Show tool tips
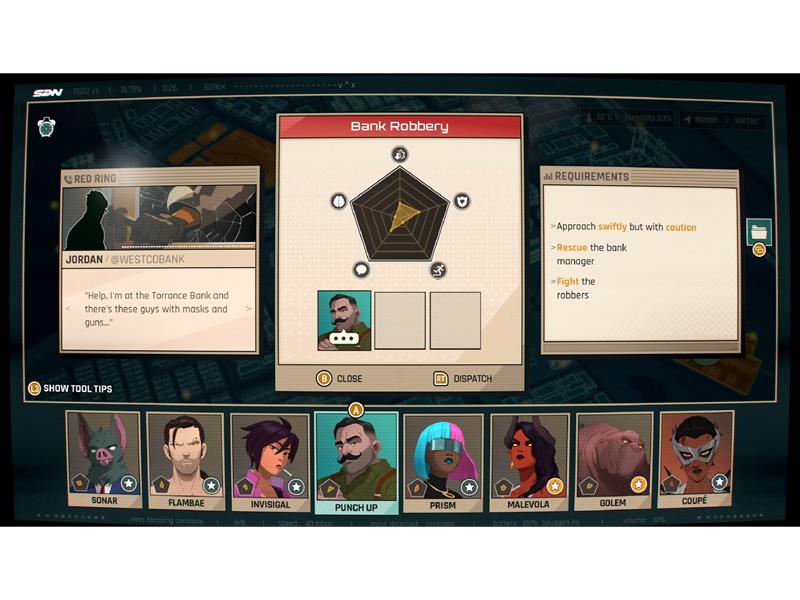Image resolution: width=800 pixels, height=600 pixels. tap(70, 388)
